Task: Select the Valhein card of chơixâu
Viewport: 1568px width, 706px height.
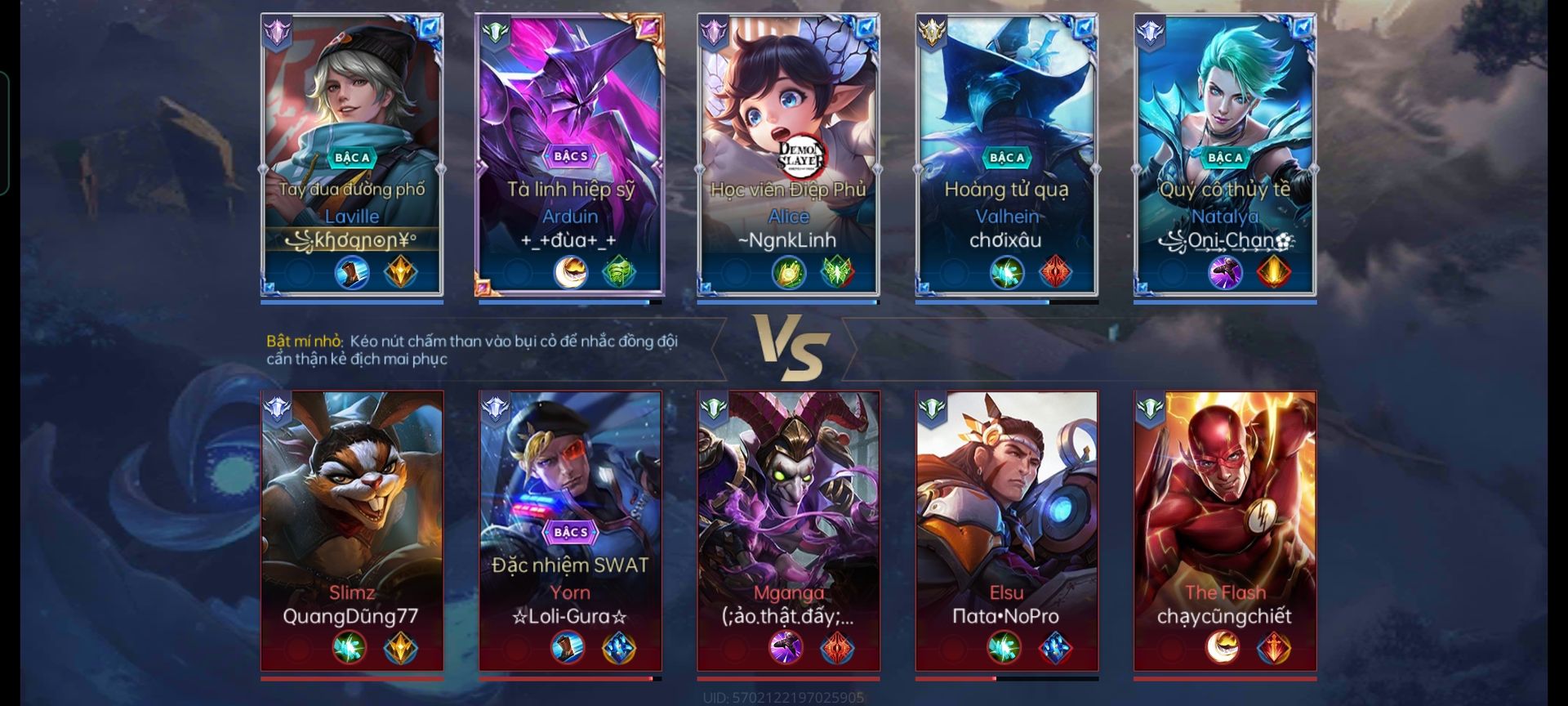Action: point(1006,154)
